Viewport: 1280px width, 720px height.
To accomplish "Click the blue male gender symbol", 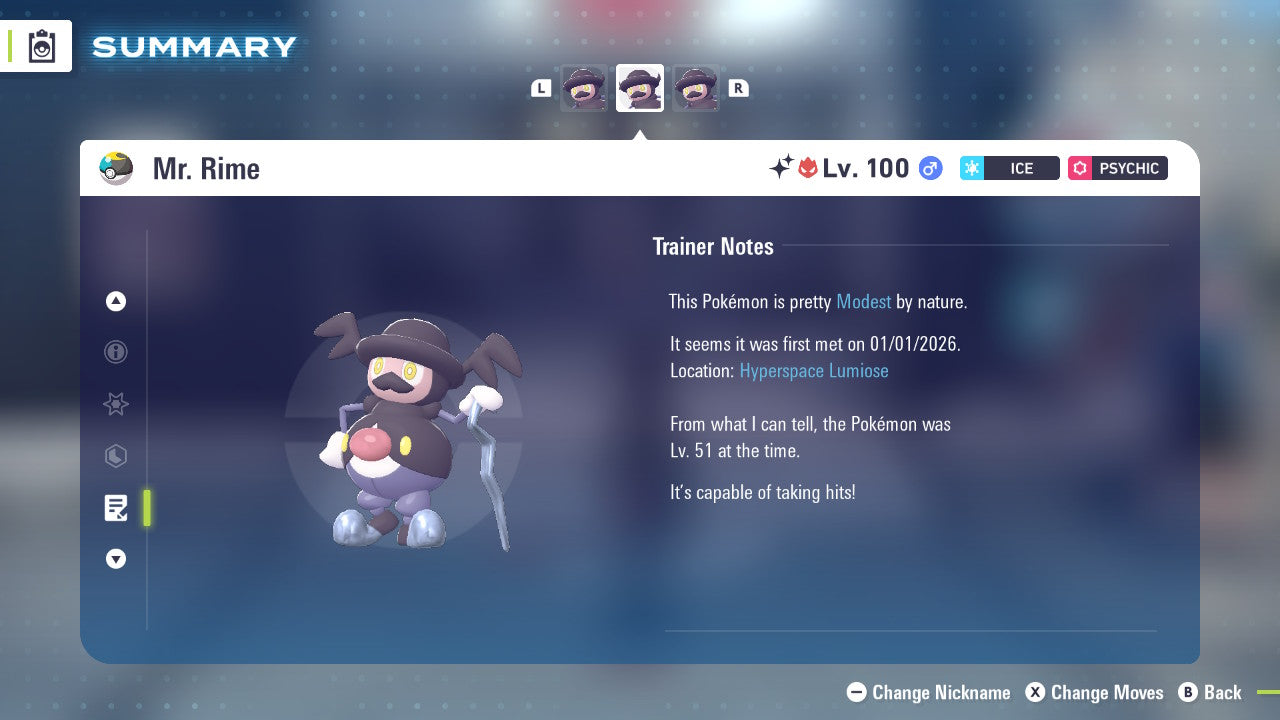I will coord(930,168).
